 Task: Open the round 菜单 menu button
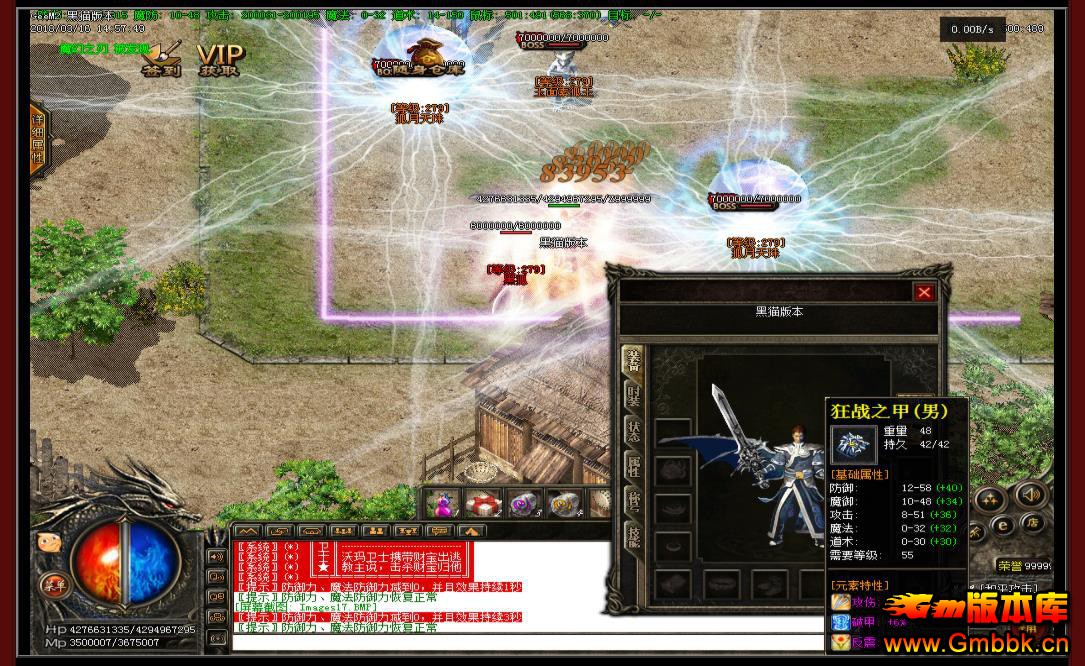point(52,584)
